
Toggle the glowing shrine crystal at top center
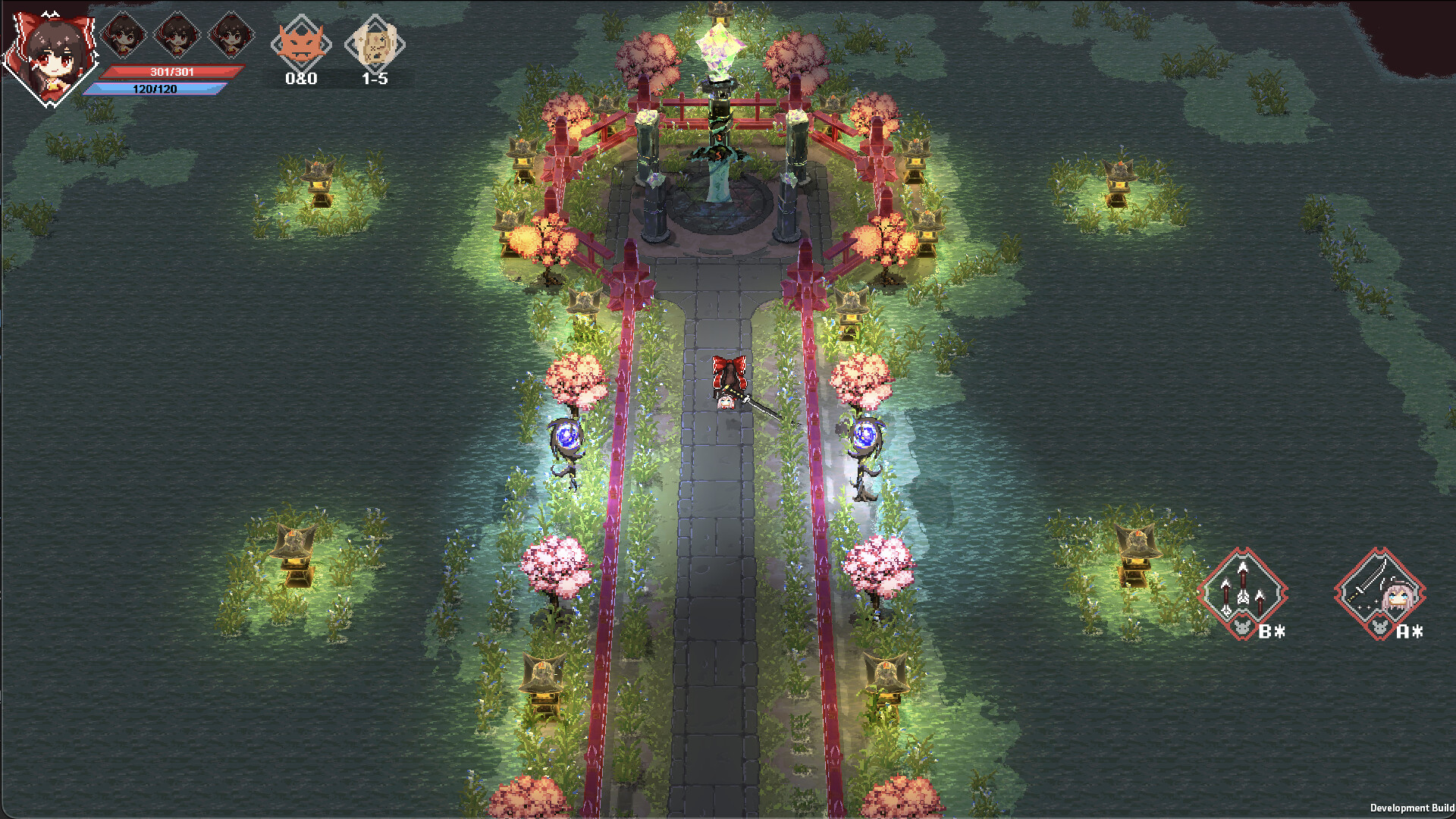pyautogui.click(x=719, y=49)
